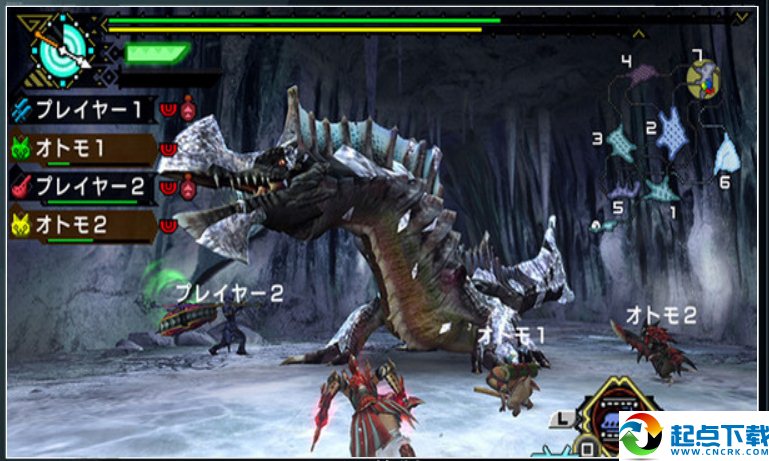Select プレイヤー1 row in the party list
769x461 pixels.
click(x=85, y=109)
